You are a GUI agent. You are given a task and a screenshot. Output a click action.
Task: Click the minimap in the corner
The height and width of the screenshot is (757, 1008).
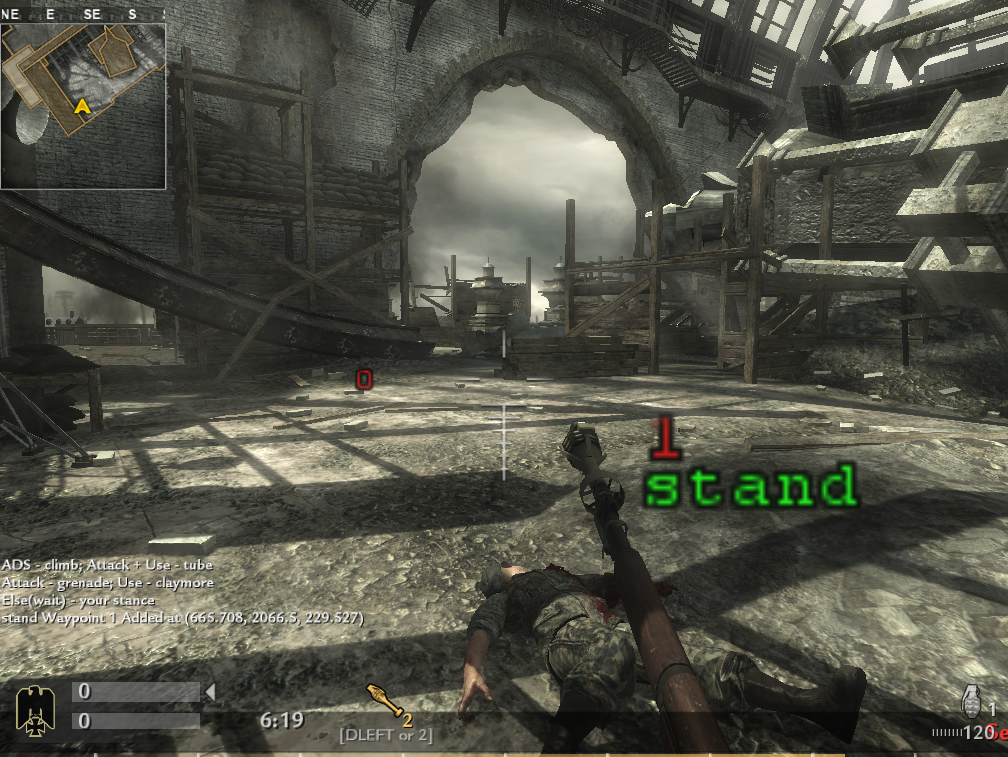click(83, 105)
